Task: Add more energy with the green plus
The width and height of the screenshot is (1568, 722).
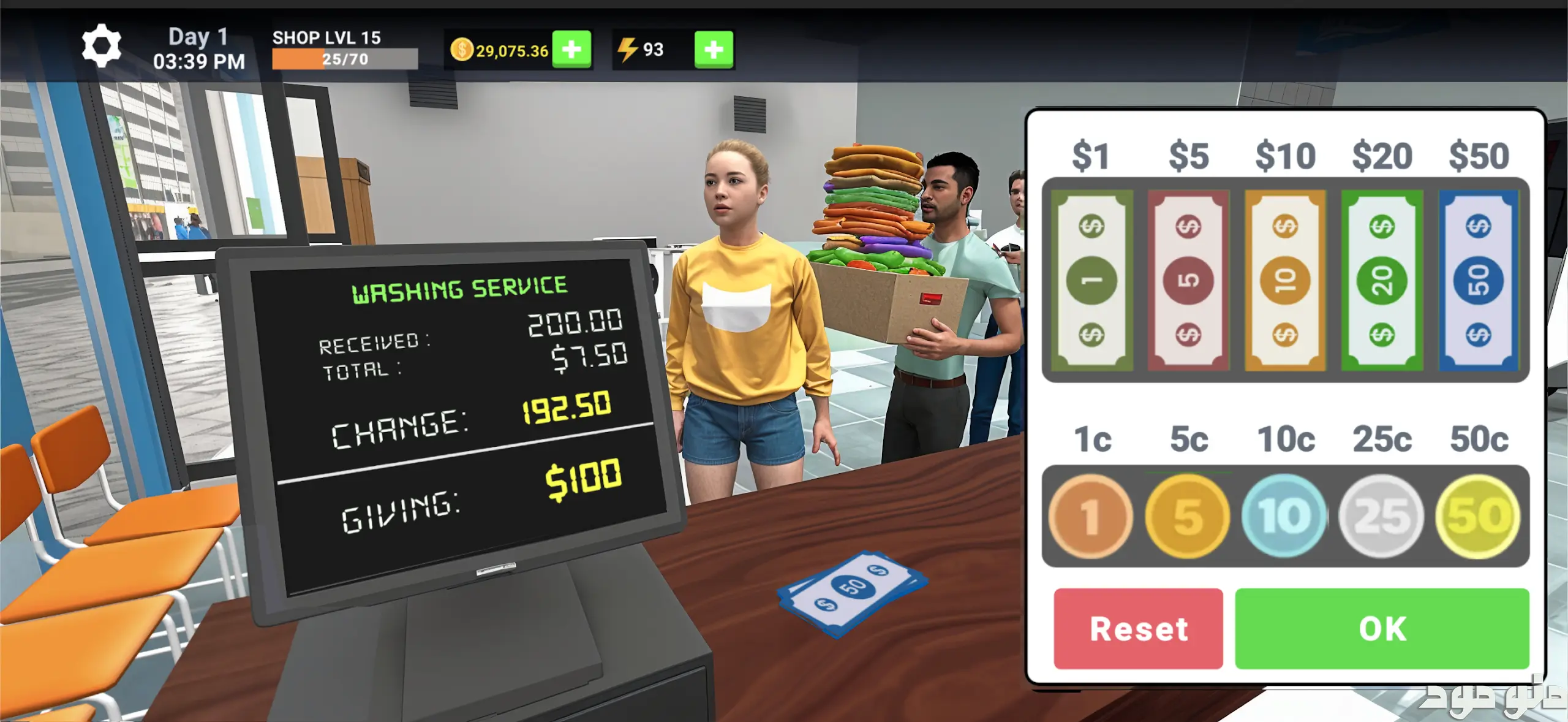Action: coord(714,49)
